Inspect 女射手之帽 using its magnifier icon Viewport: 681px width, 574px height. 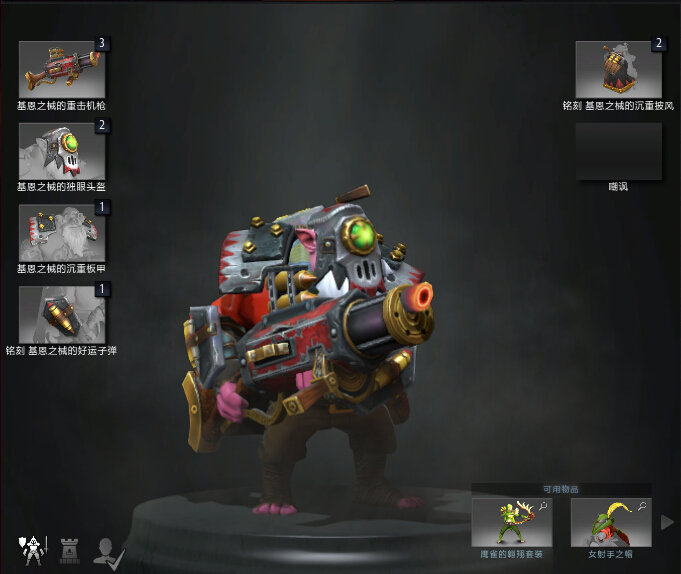[642, 507]
